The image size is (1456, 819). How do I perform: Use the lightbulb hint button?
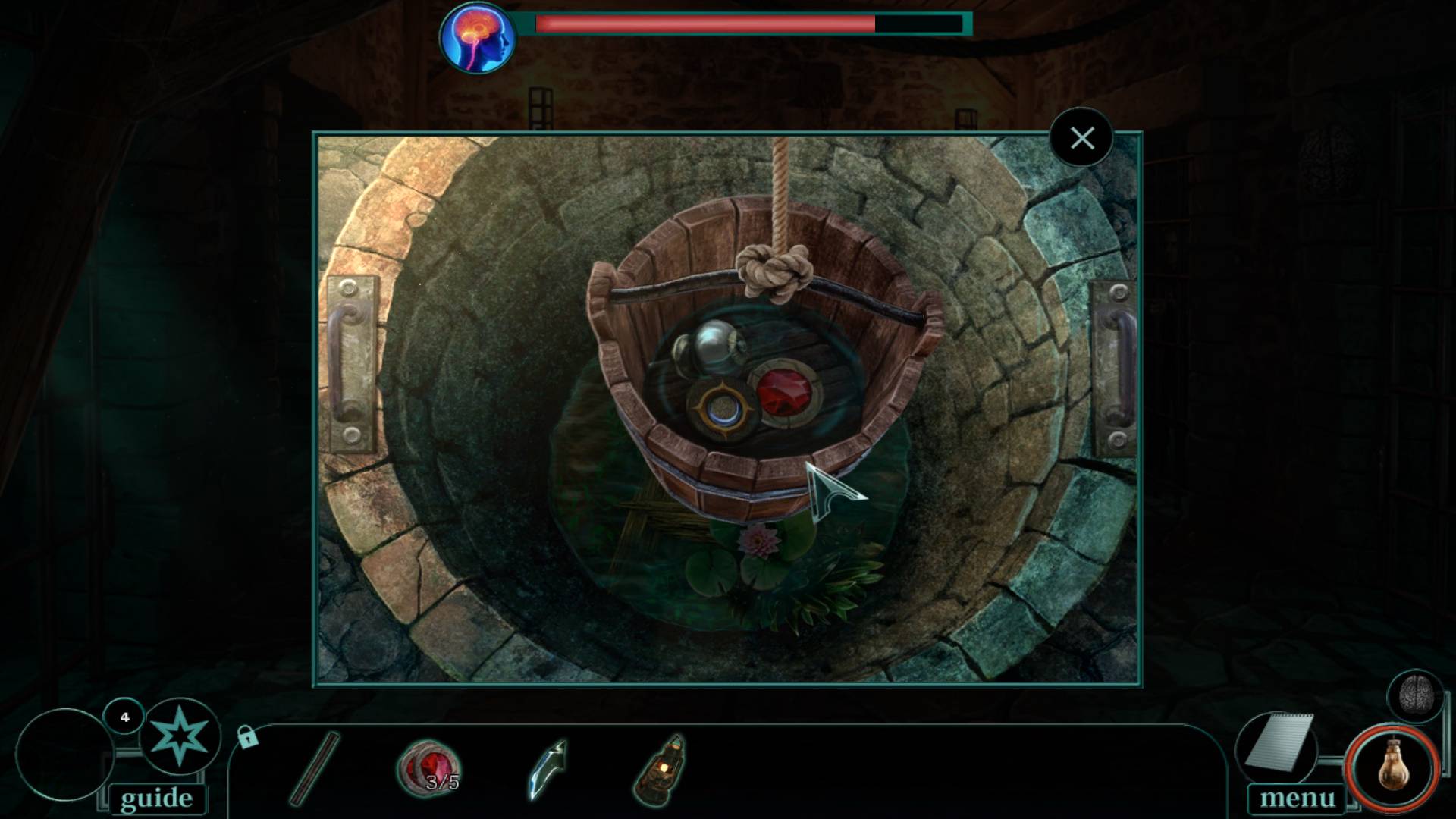[1392, 767]
